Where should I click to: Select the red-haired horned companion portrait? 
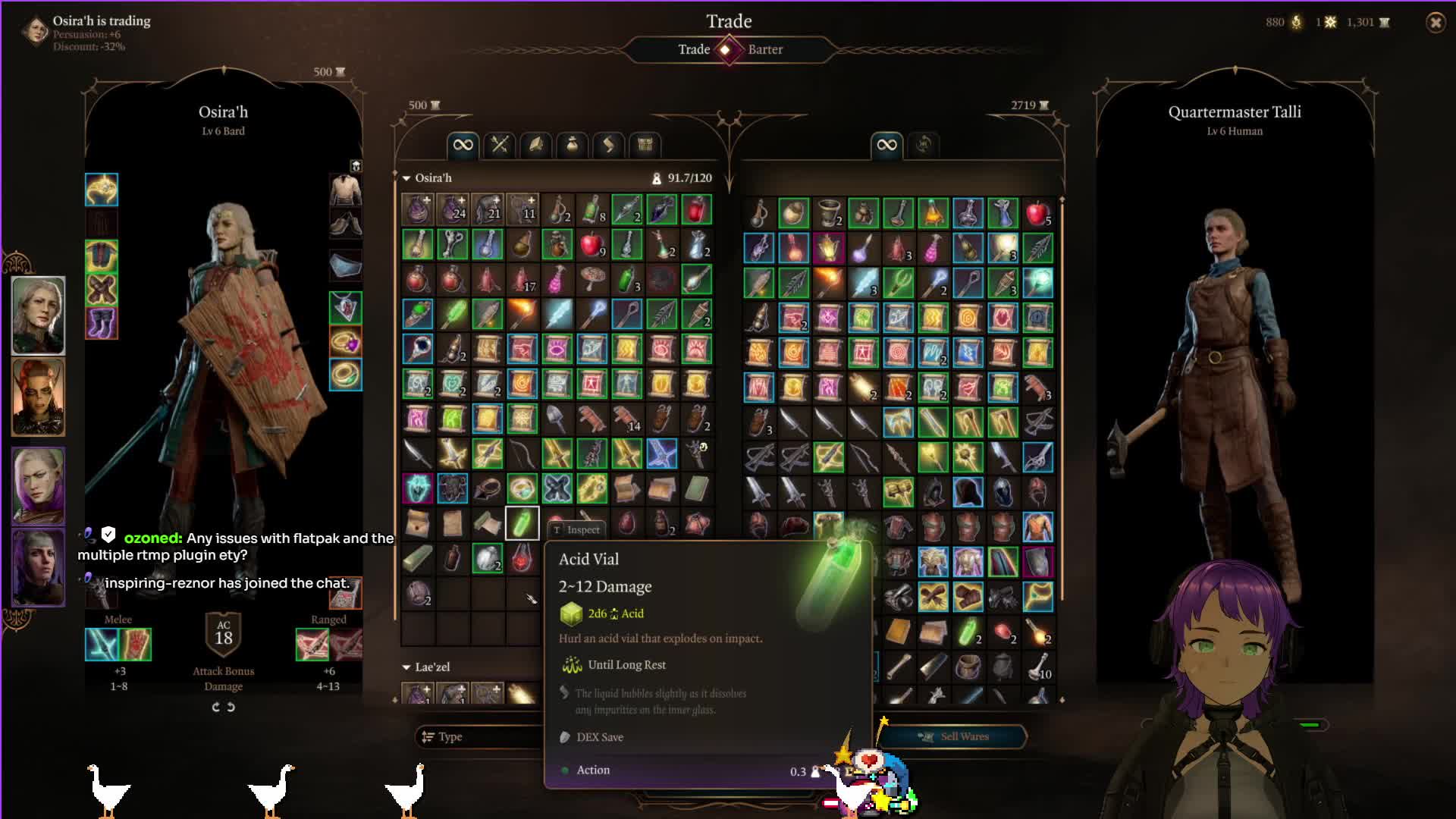[x=38, y=397]
